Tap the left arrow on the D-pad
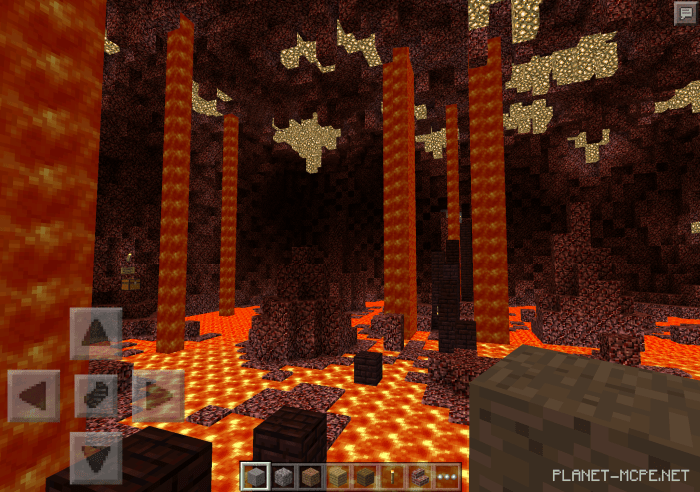The width and height of the screenshot is (700, 492). pos(34,395)
